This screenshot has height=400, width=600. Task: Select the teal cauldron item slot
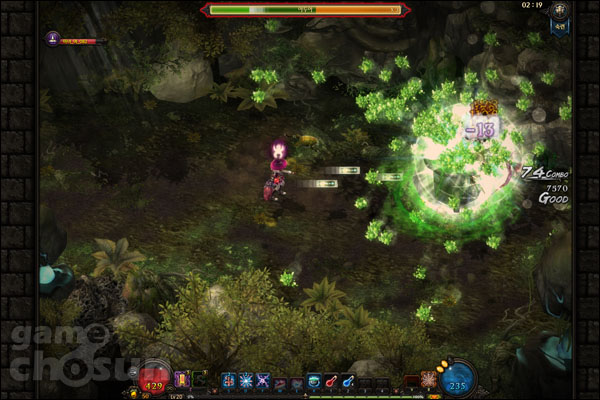[314, 380]
